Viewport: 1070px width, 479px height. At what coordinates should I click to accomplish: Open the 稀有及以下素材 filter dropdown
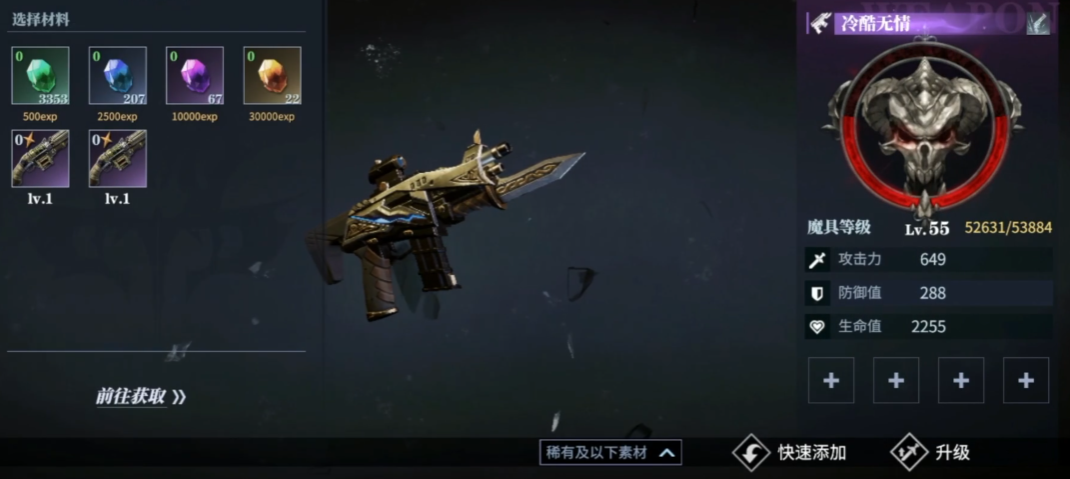[611, 453]
